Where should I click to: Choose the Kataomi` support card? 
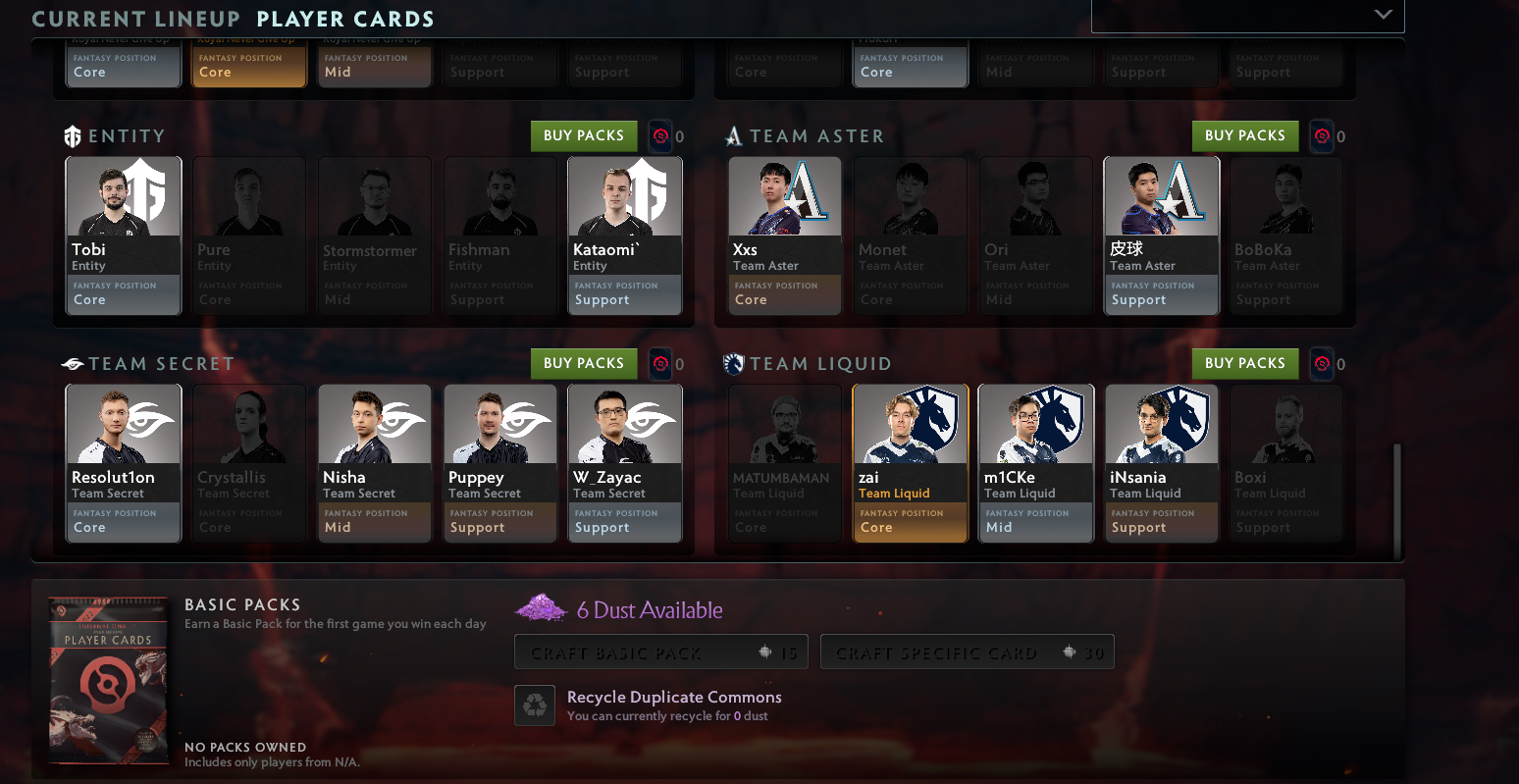coord(625,235)
